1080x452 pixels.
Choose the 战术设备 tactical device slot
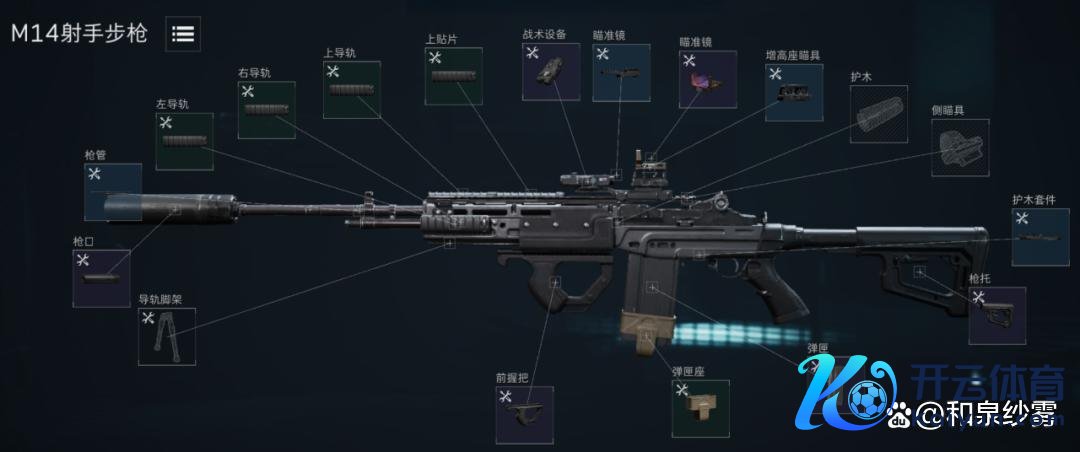click(550, 72)
